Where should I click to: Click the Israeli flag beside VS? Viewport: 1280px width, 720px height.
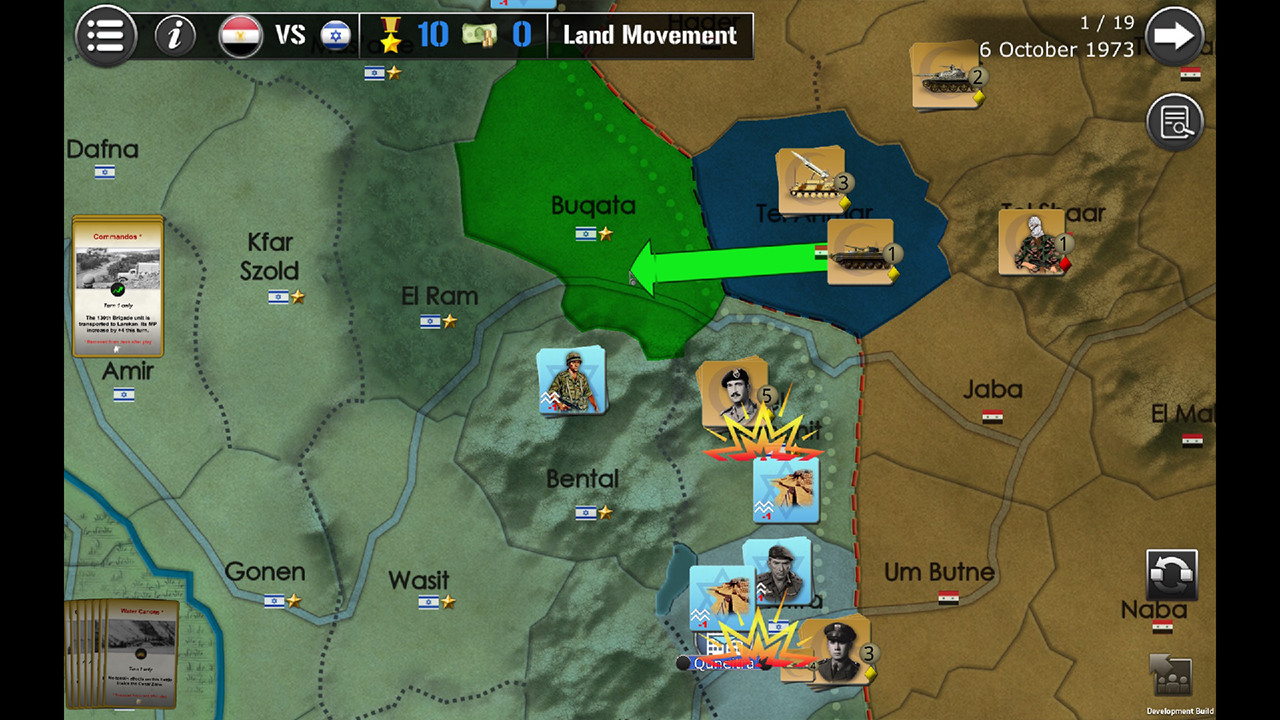(x=333, y=33)
